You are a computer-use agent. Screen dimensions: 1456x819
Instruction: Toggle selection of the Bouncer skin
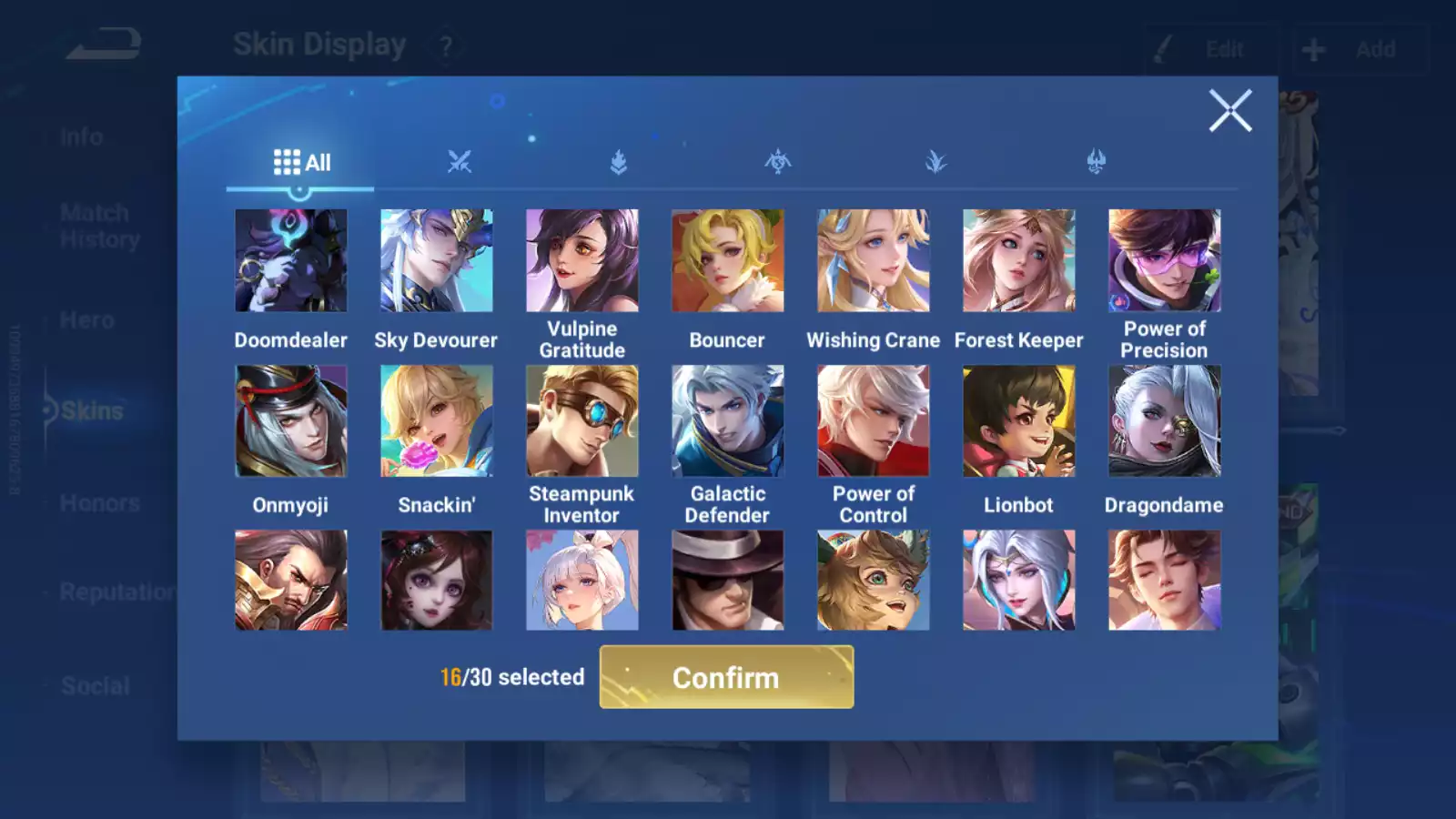[728, 259]
